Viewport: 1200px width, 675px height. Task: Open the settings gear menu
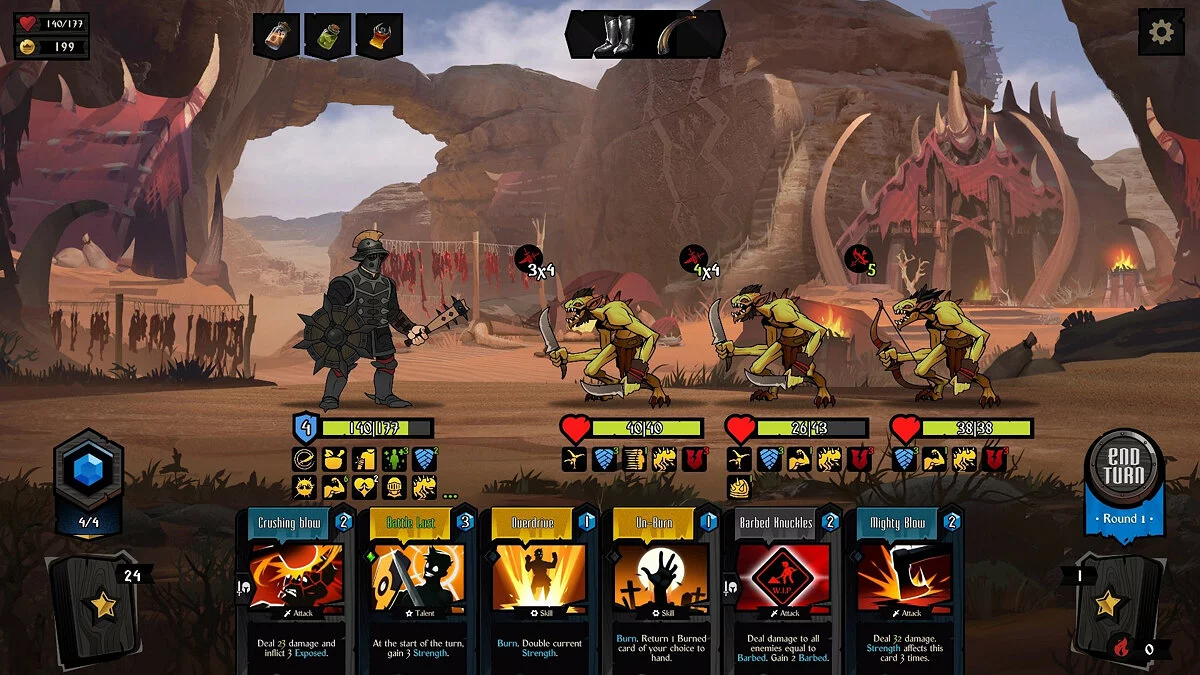[1161, 32]
